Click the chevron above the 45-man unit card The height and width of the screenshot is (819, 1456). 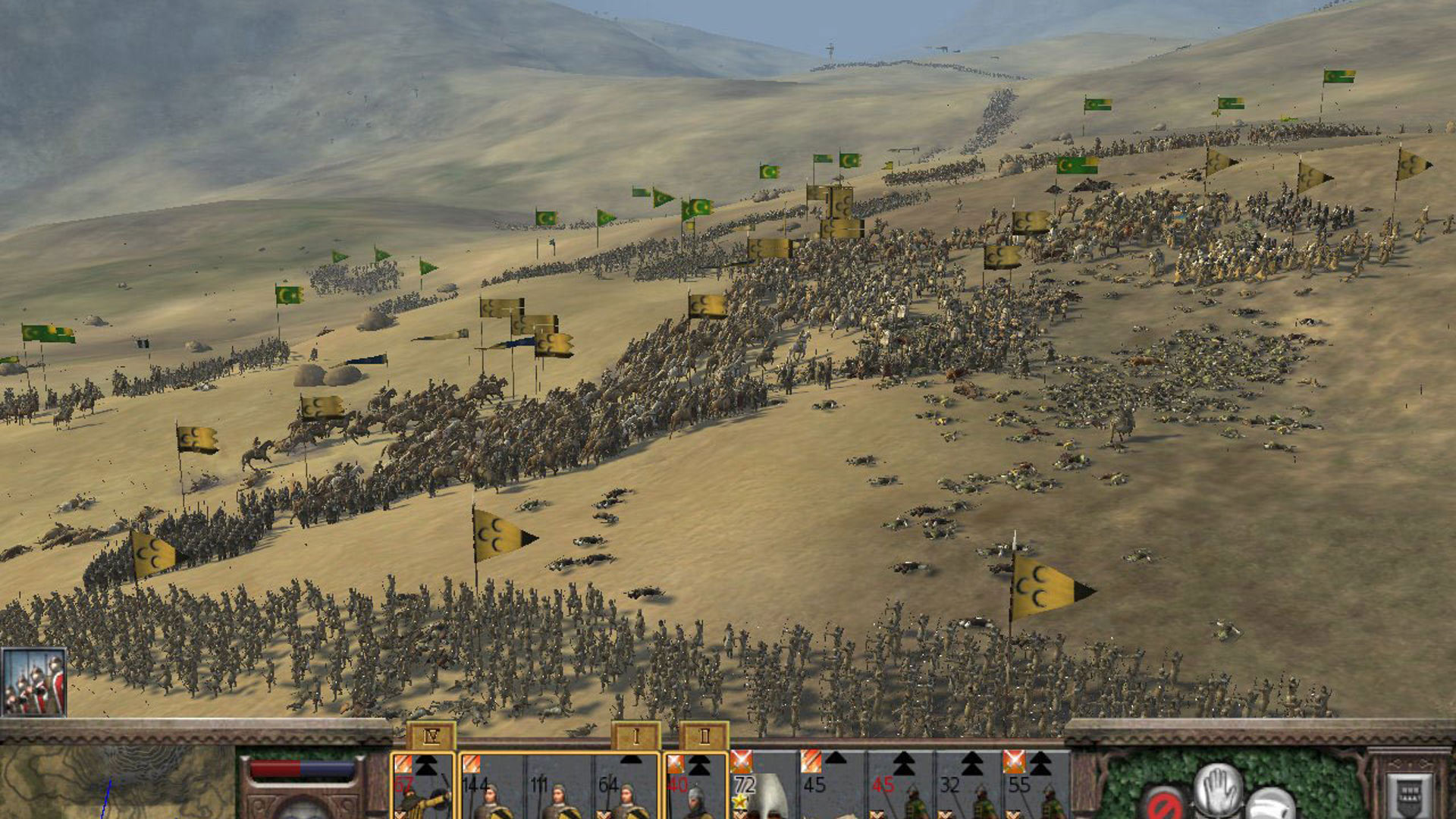pos(835,760)
